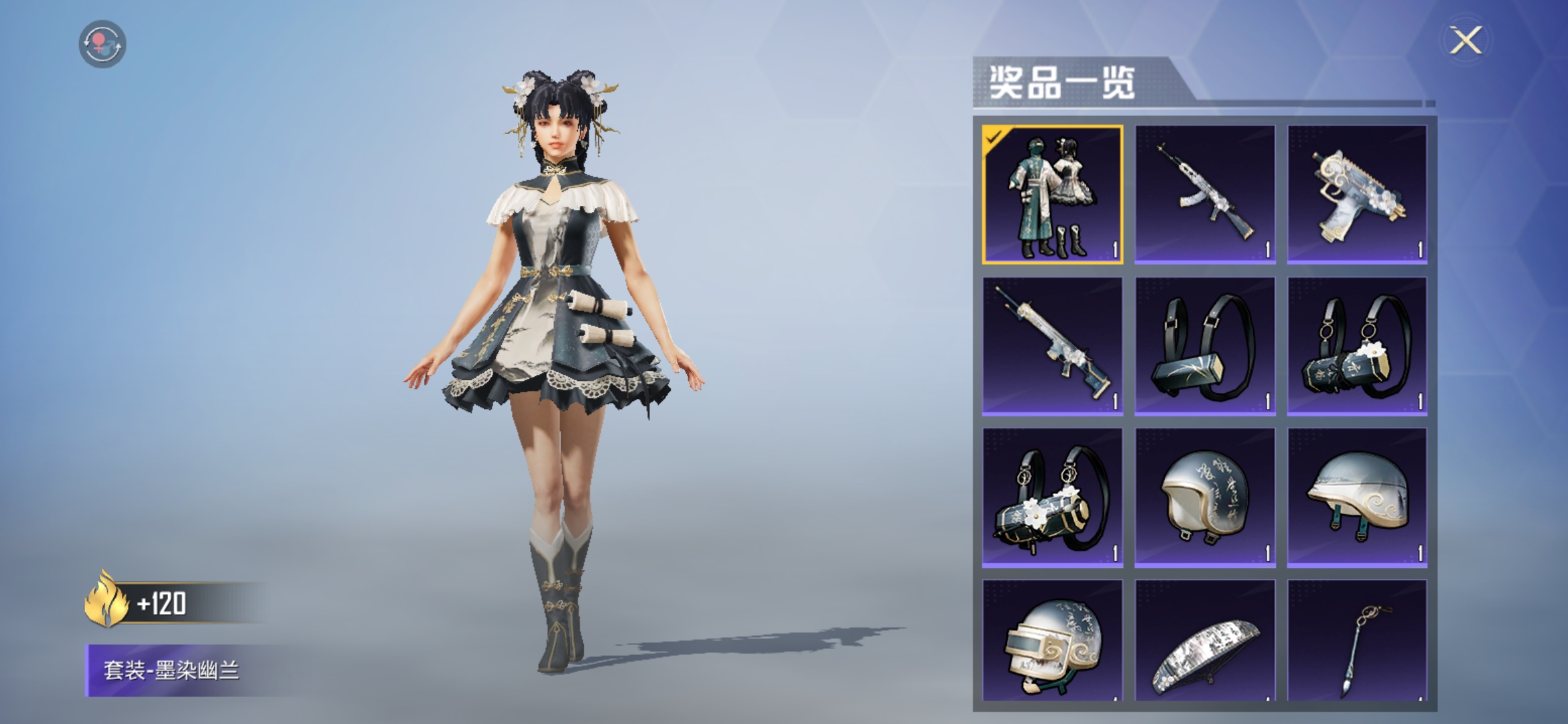This screenshot has height=724, width=1568.
Task: Preview the ink-painting parachute skin
Action: point(1205,641)
